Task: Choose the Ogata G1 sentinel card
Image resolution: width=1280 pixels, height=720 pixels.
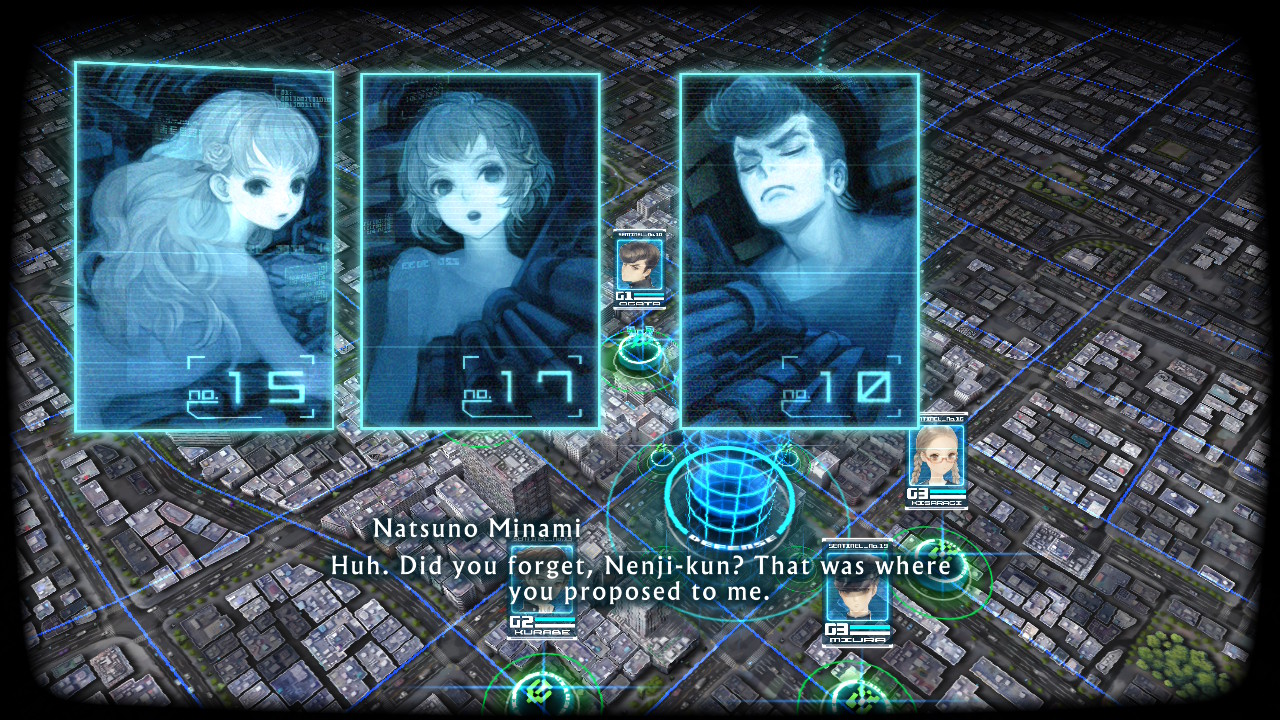Action: [637, 270]
